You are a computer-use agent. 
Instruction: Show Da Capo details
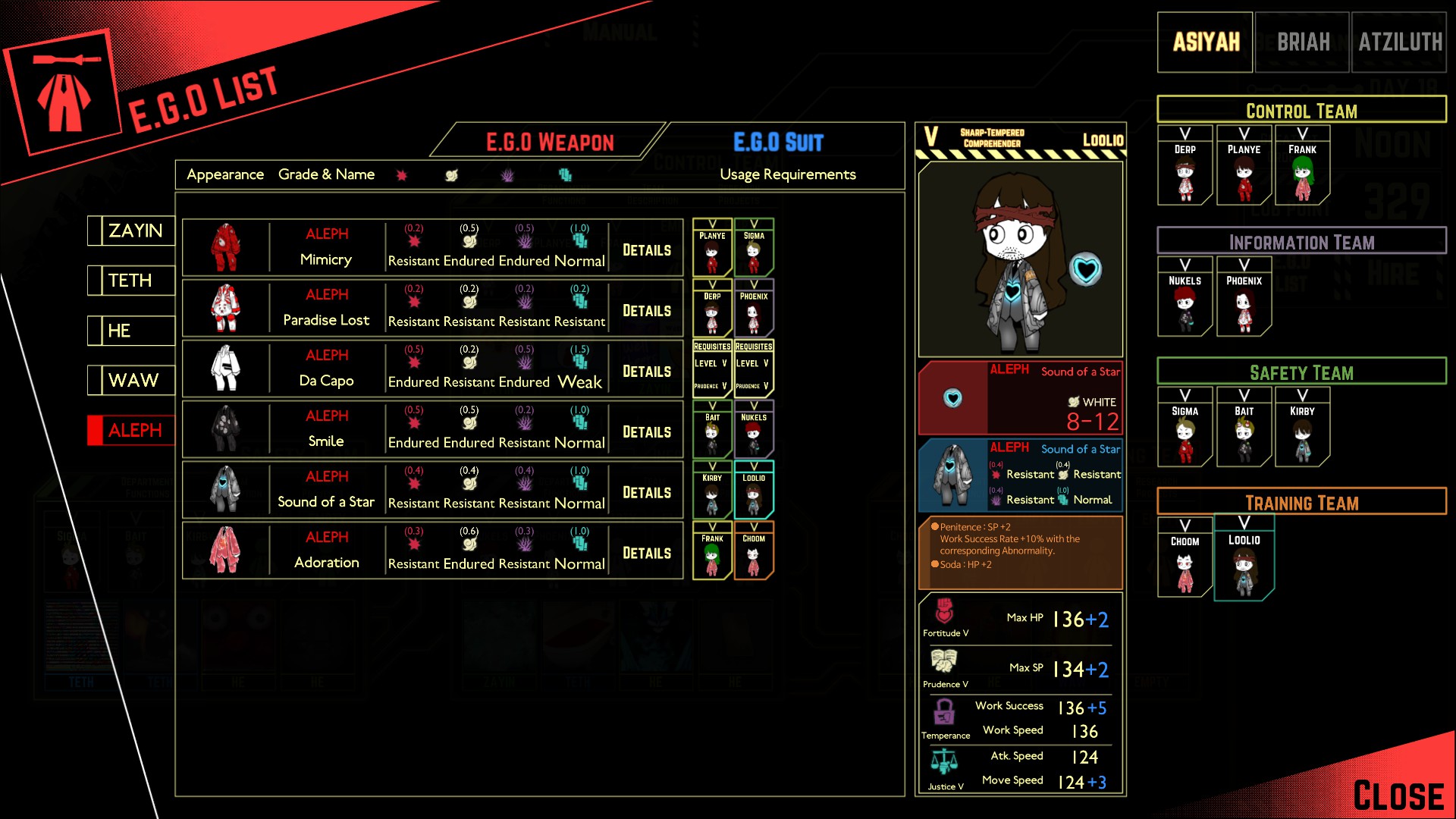point(646,372)
